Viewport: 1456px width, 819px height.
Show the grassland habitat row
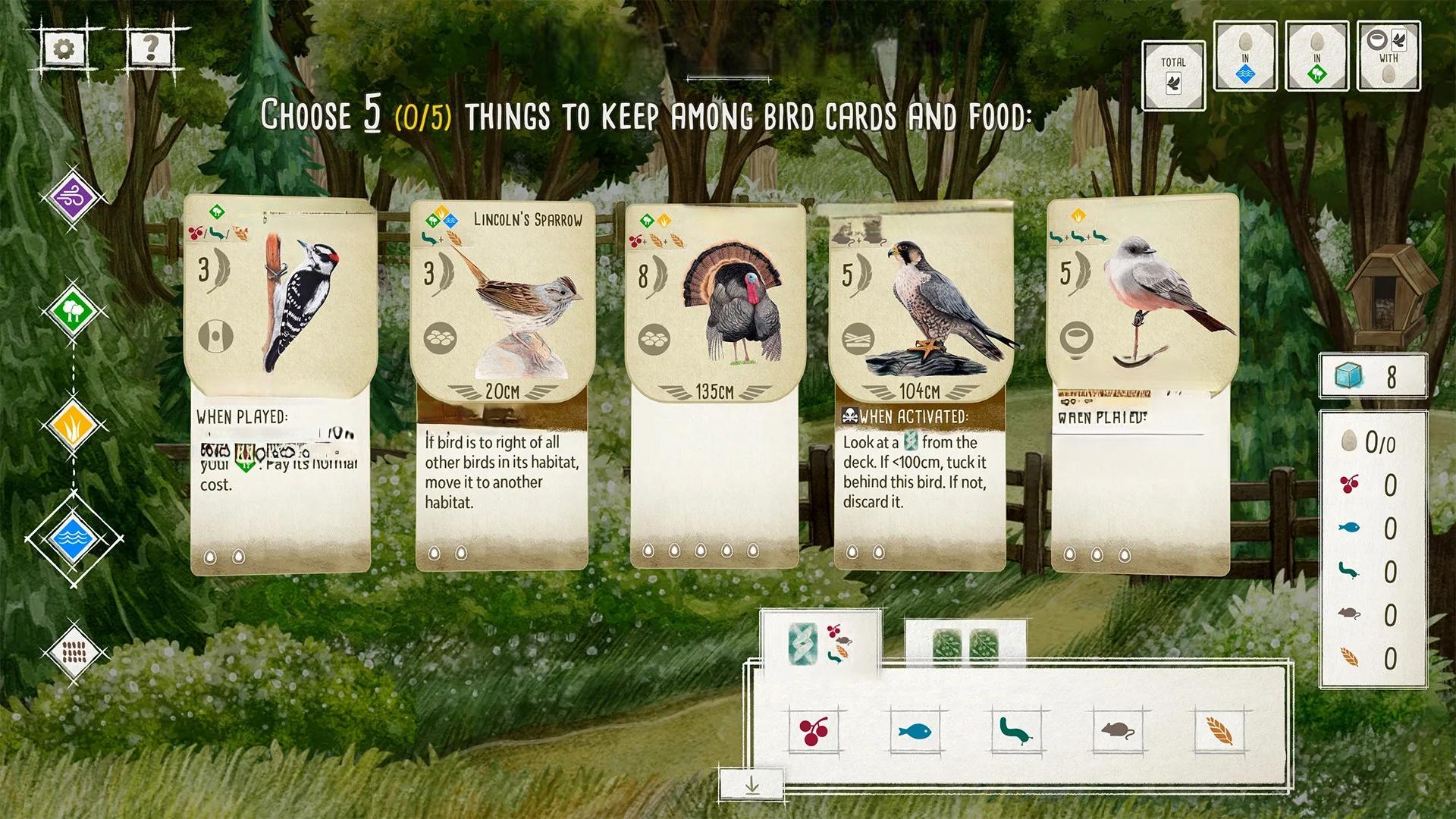73,426
